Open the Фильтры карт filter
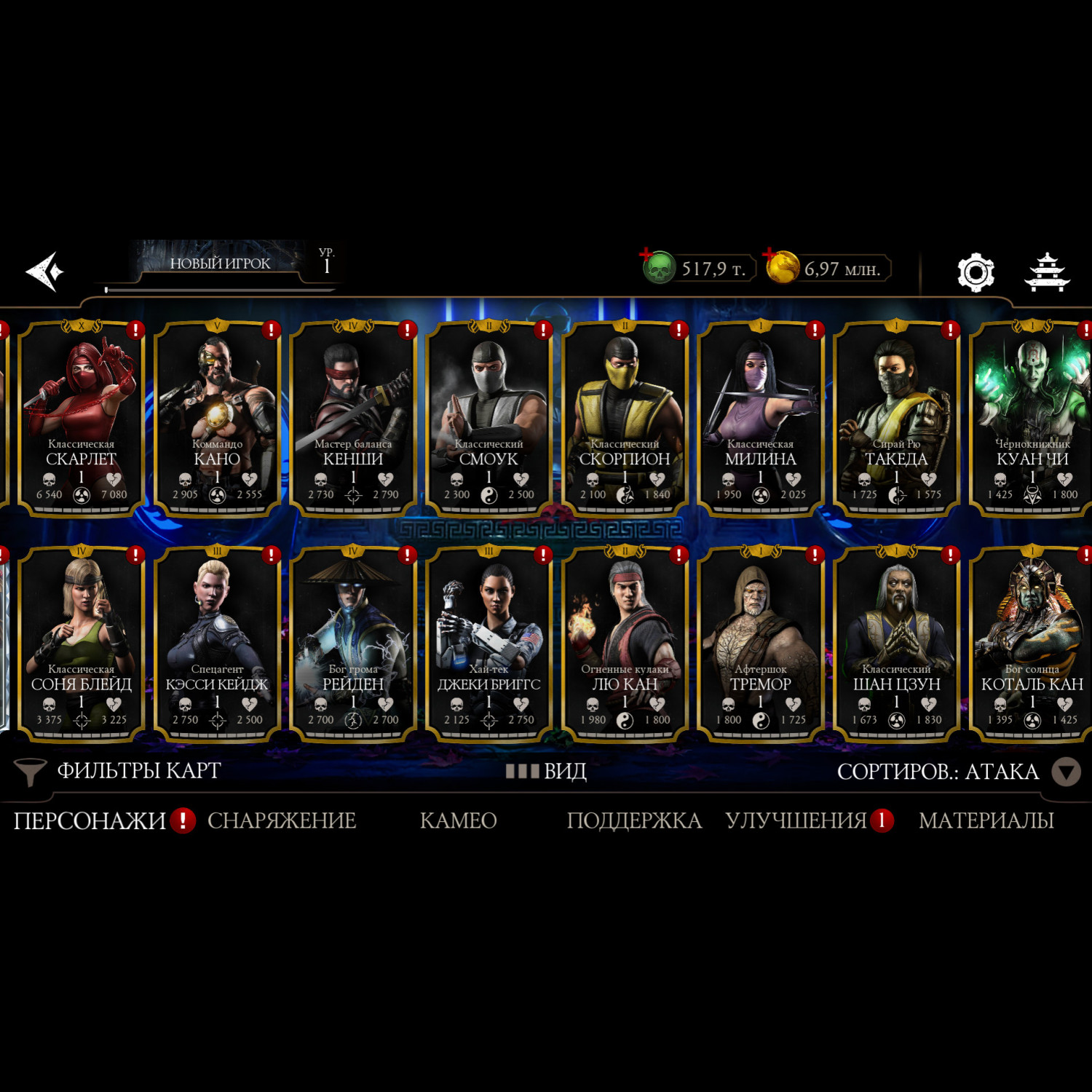This screenshot has height=1092, width=1092. (x=119, y=771)
